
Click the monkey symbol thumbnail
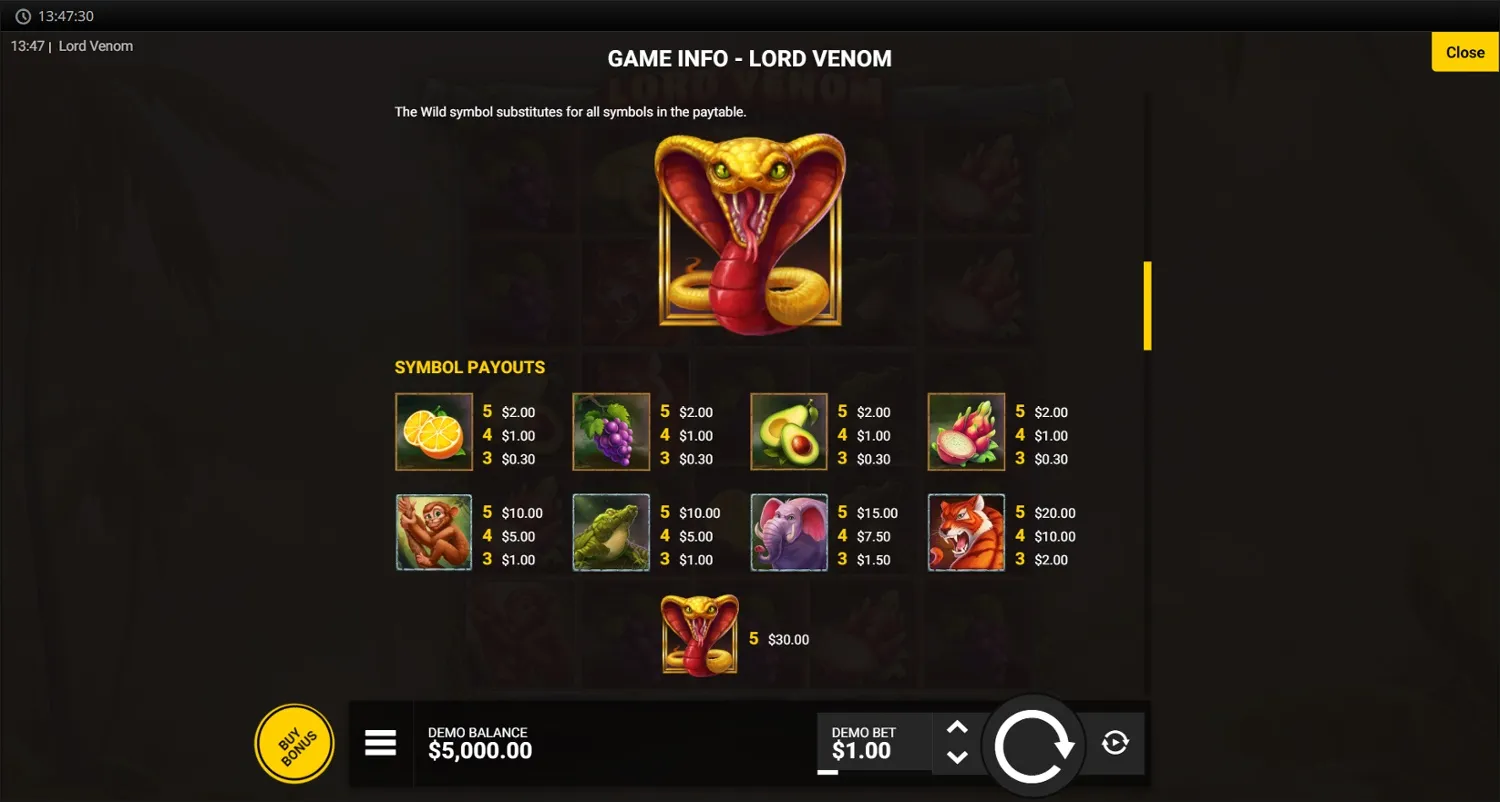coord(433,531)
